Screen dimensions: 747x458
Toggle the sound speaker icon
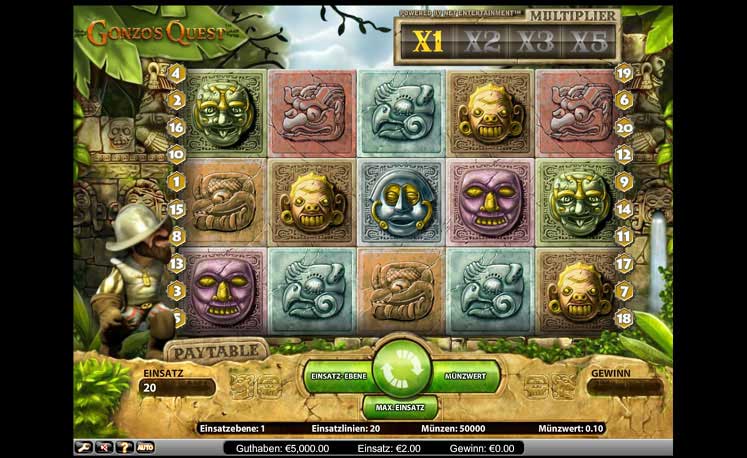(x=103, y=446)
